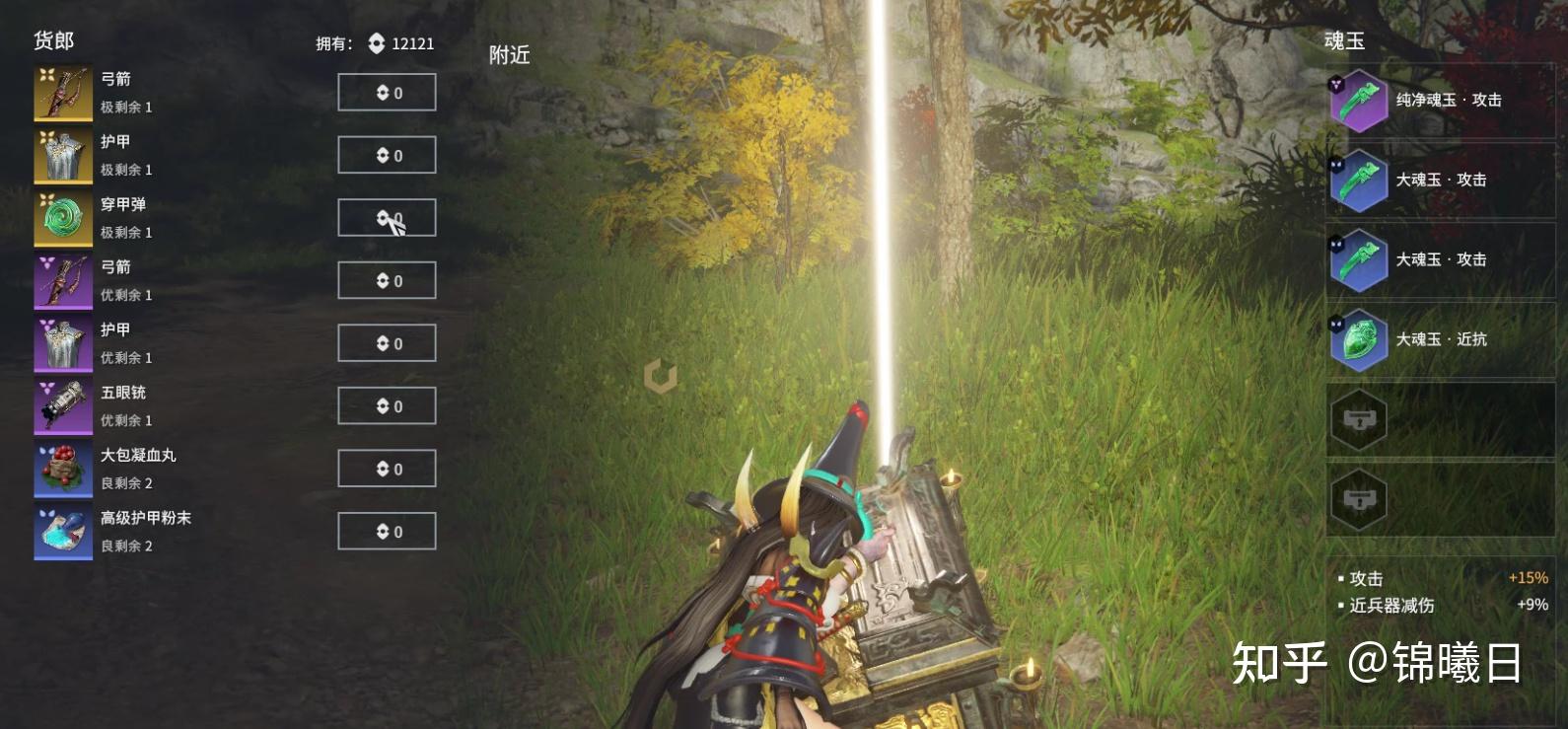
Task: Click the price button for 五眼铳
Action: pyautogui.click(x=387, y=406)
